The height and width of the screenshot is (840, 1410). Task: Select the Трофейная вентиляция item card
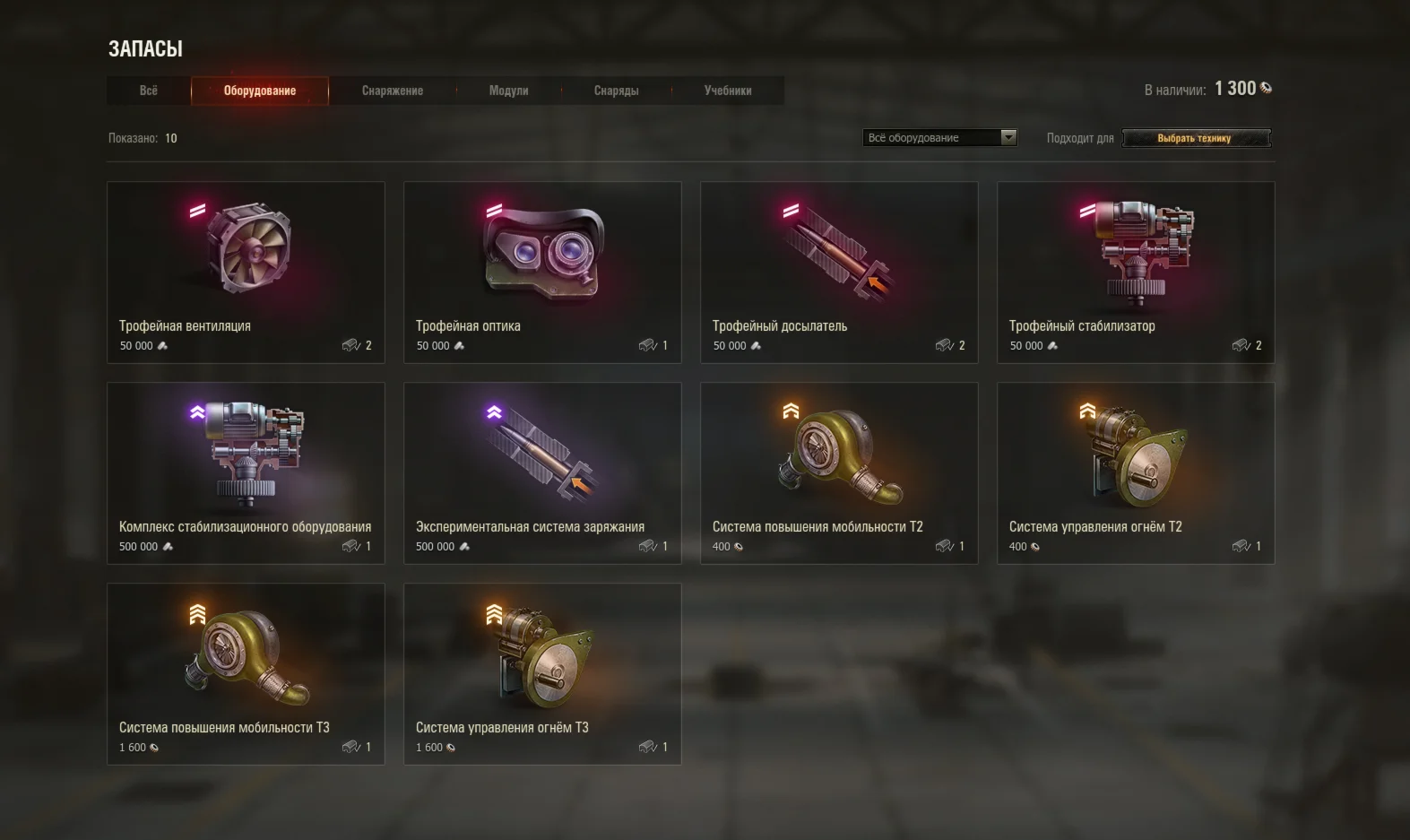pos(246,273)
